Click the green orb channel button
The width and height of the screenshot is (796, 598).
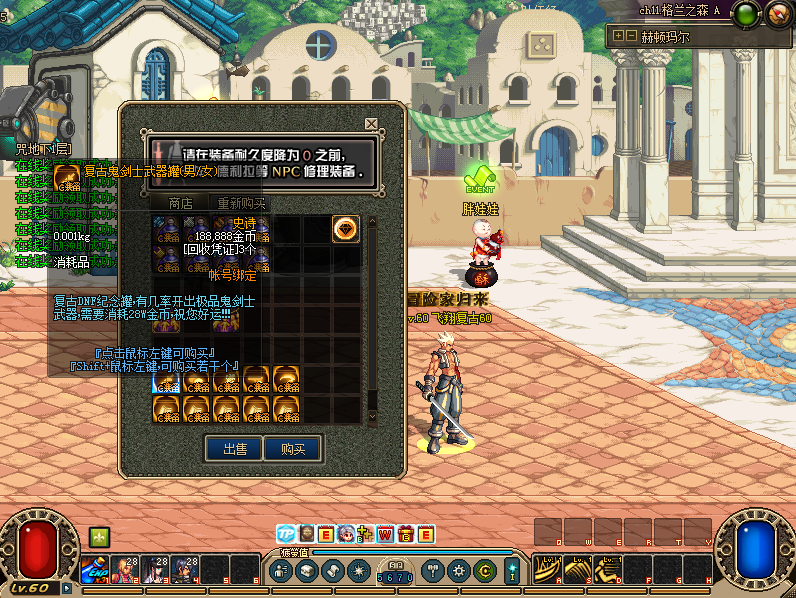pos(745,14)
